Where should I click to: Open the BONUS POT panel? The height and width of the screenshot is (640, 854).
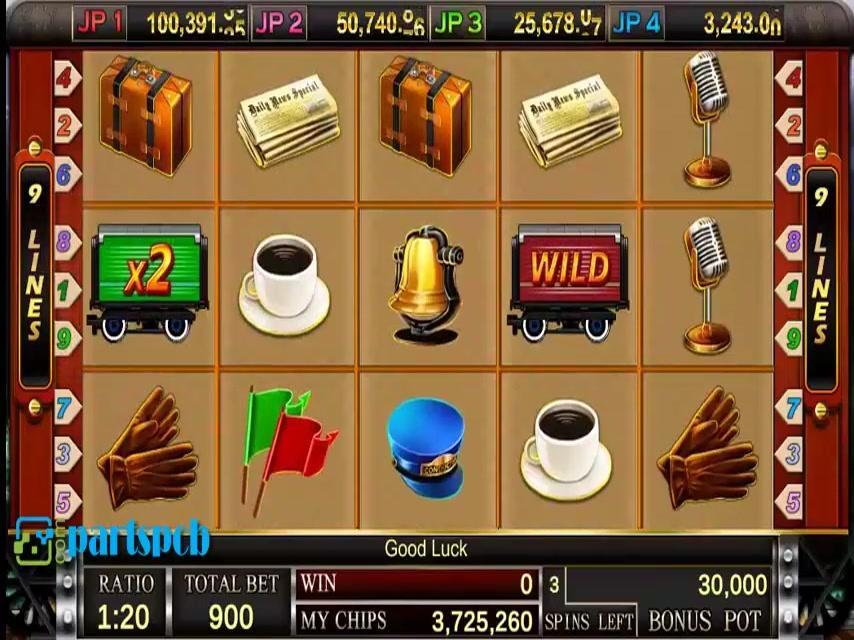[705, 602]
